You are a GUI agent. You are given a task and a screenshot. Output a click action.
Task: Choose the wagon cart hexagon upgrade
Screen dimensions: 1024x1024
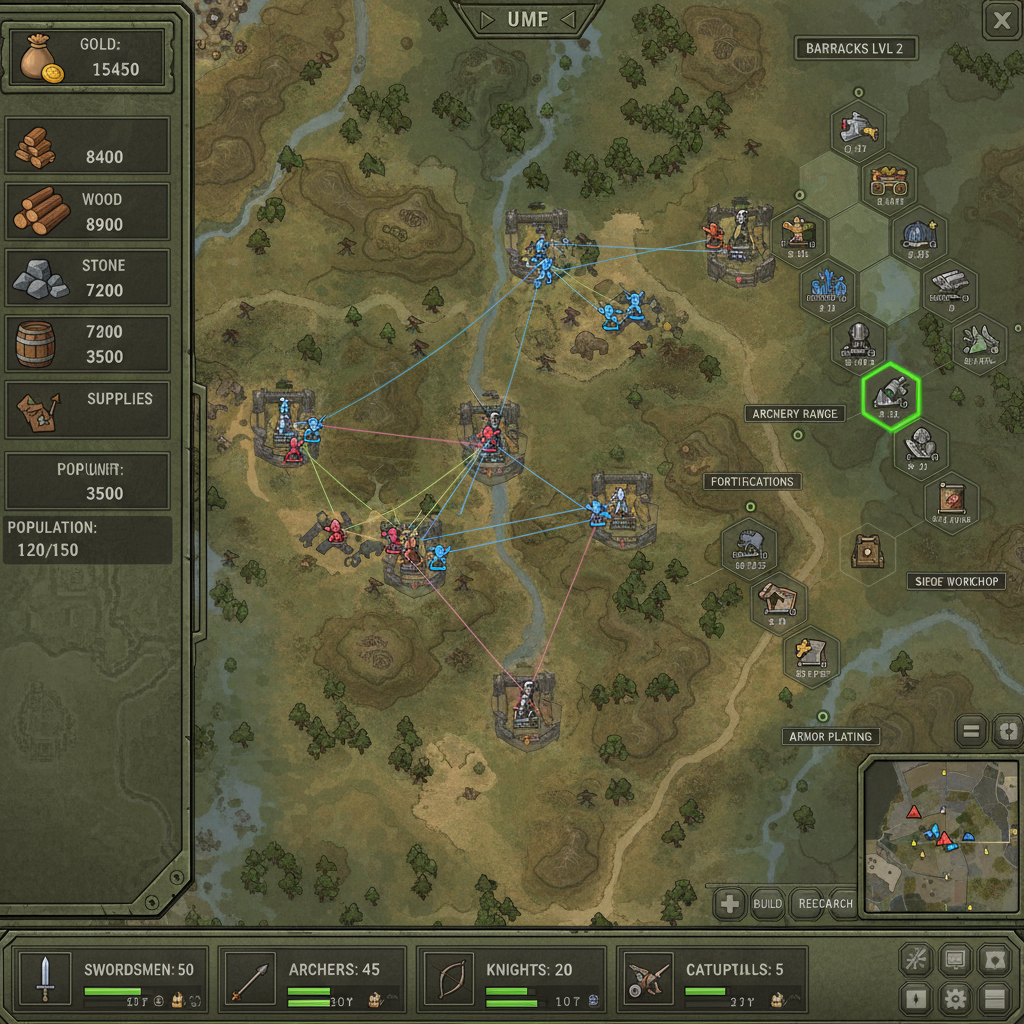coord(889,183)
